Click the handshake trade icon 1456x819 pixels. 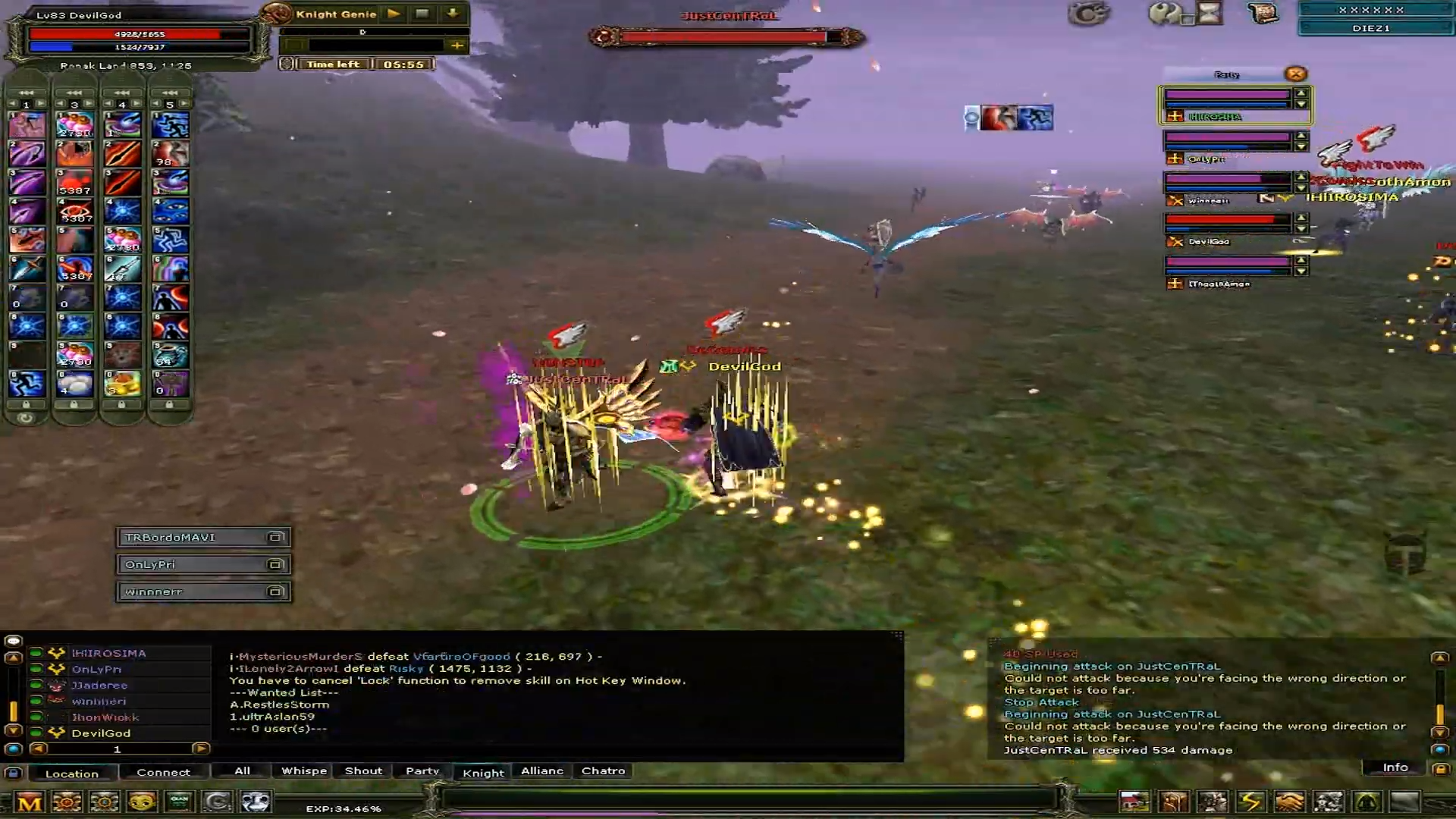tap(1289, 802)
